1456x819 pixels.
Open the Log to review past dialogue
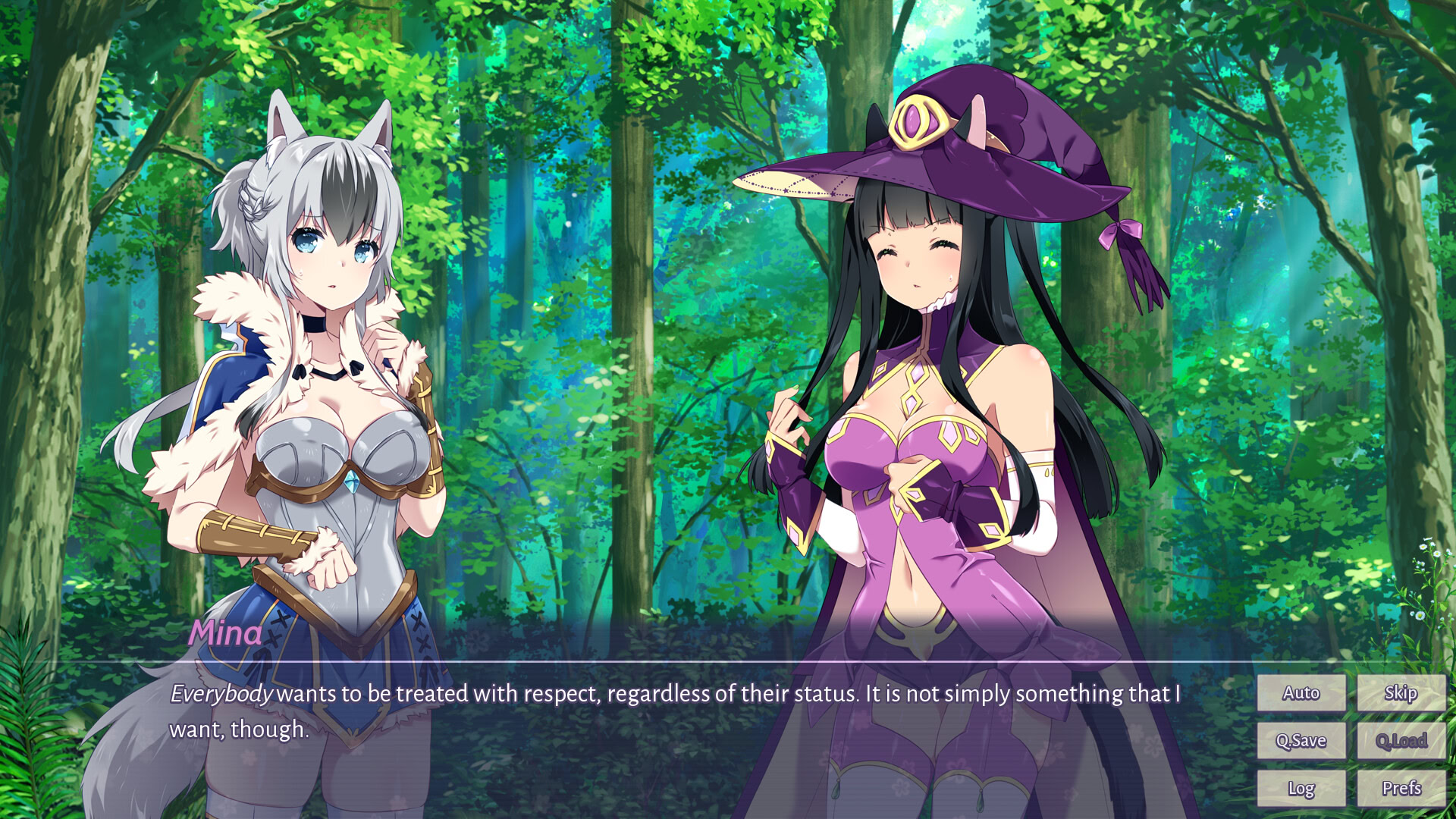[1301, 789]
